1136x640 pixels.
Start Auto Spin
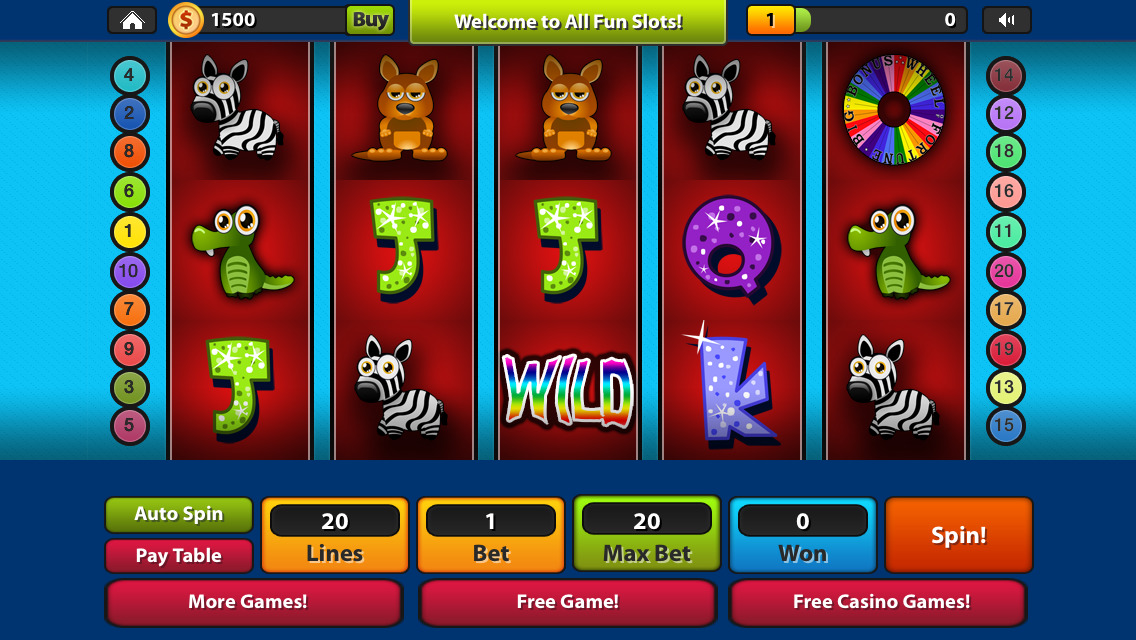pos(179,514)
